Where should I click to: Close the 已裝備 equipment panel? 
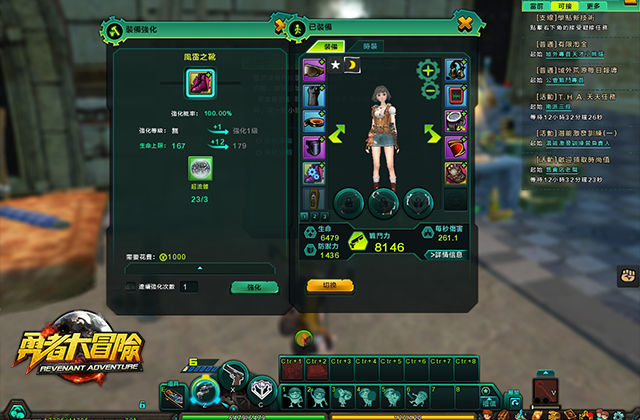(x=463, y=23)
